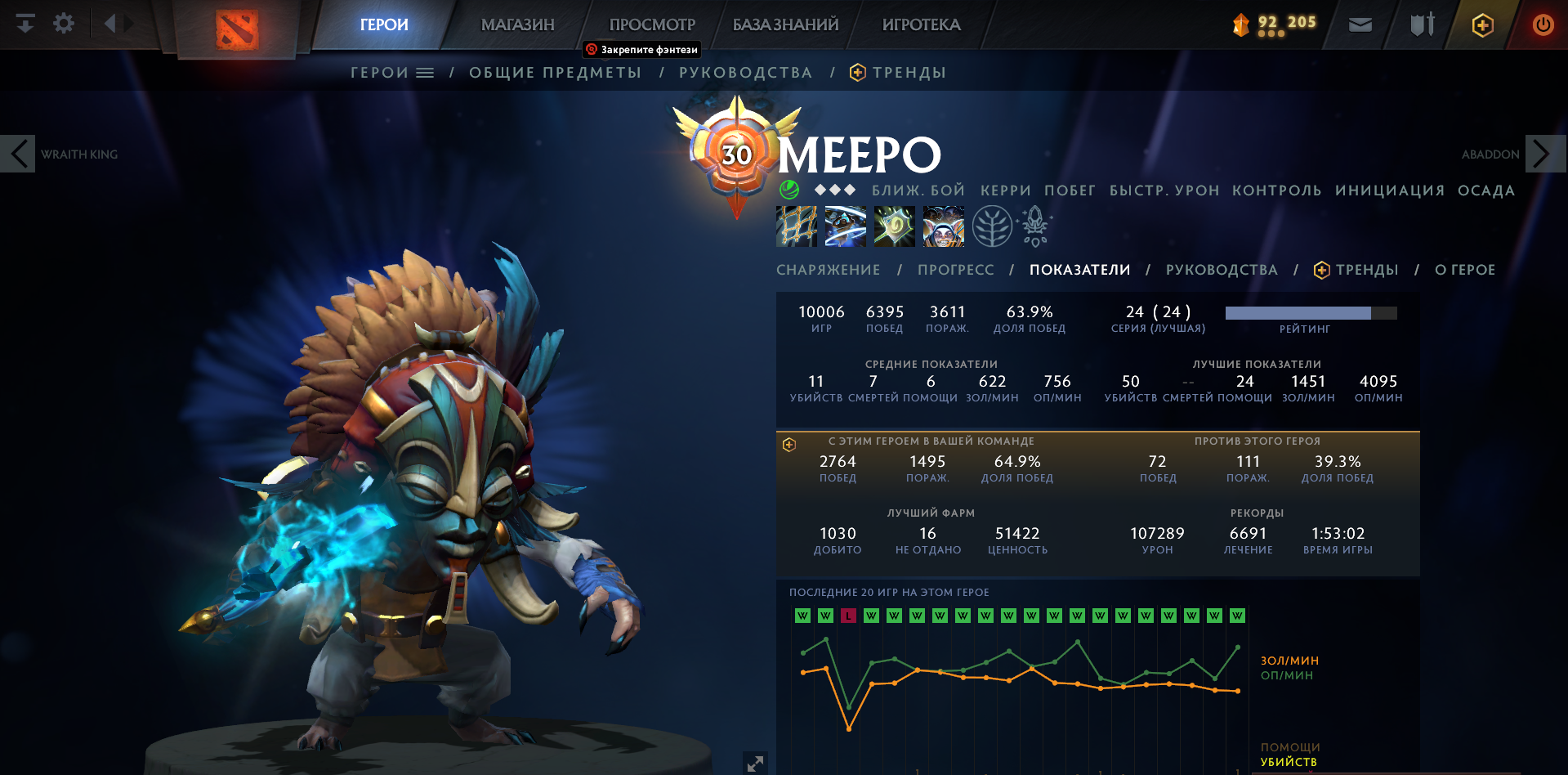Go to previous hero Wraith King
Image resolution: width=1568 pixels, height=775 pixels.
pyautogui.click(x=19, y=154)
